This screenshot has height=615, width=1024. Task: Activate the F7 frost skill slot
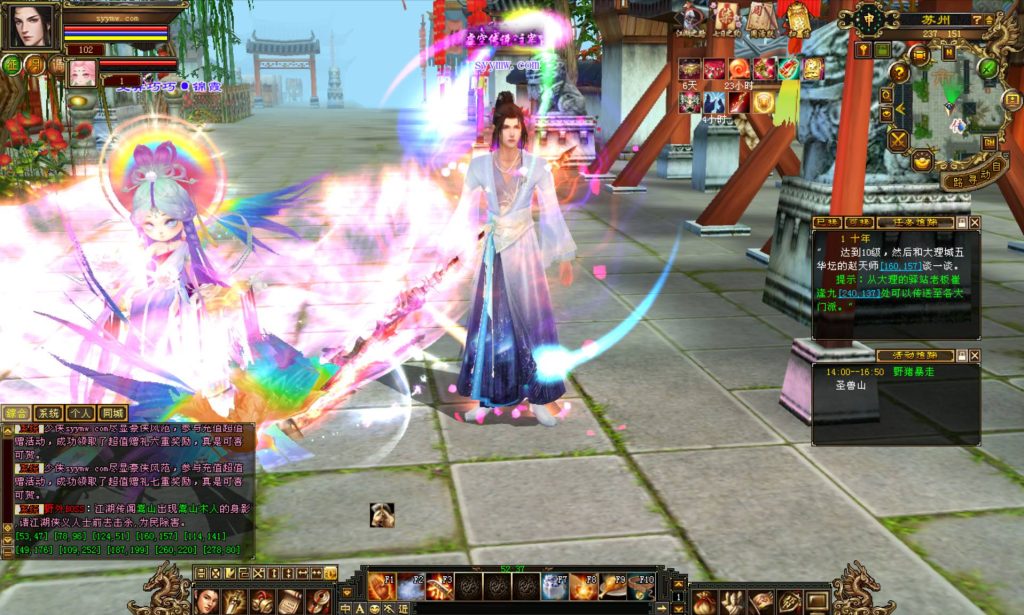(556, 586)
